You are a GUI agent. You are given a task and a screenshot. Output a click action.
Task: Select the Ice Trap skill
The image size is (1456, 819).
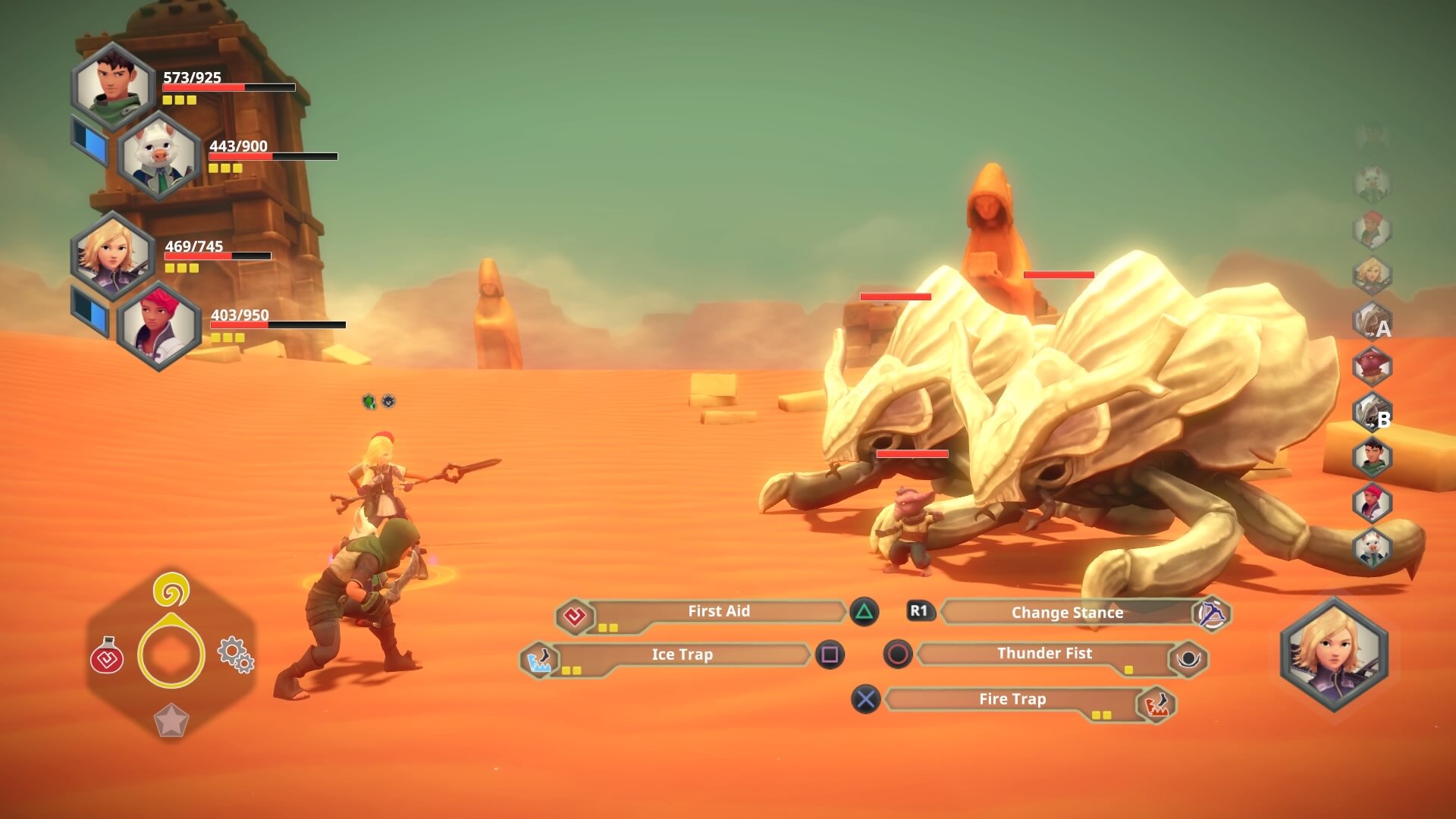pos(681,655)
